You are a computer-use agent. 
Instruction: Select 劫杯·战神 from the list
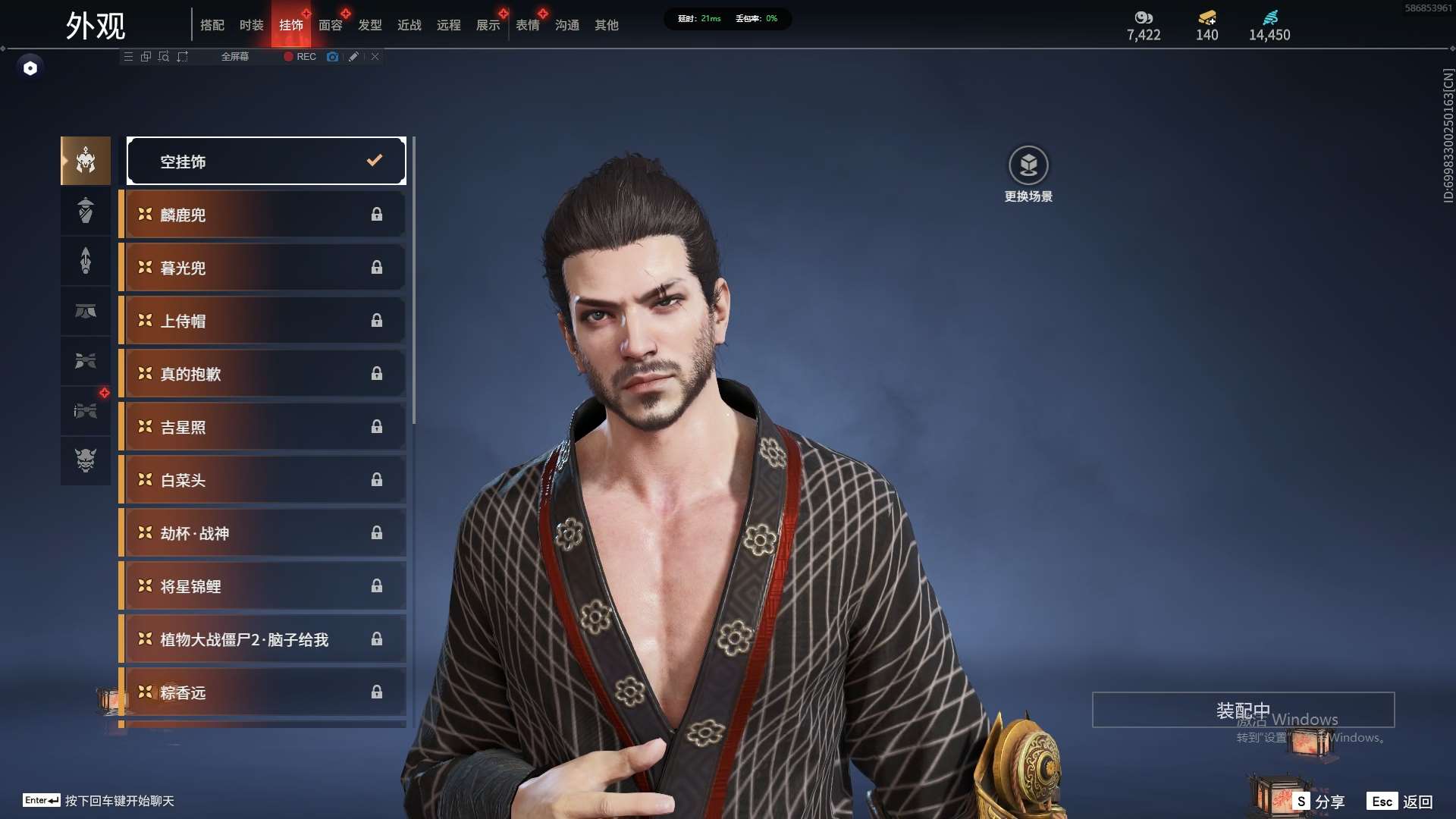(x=262, y=533)
